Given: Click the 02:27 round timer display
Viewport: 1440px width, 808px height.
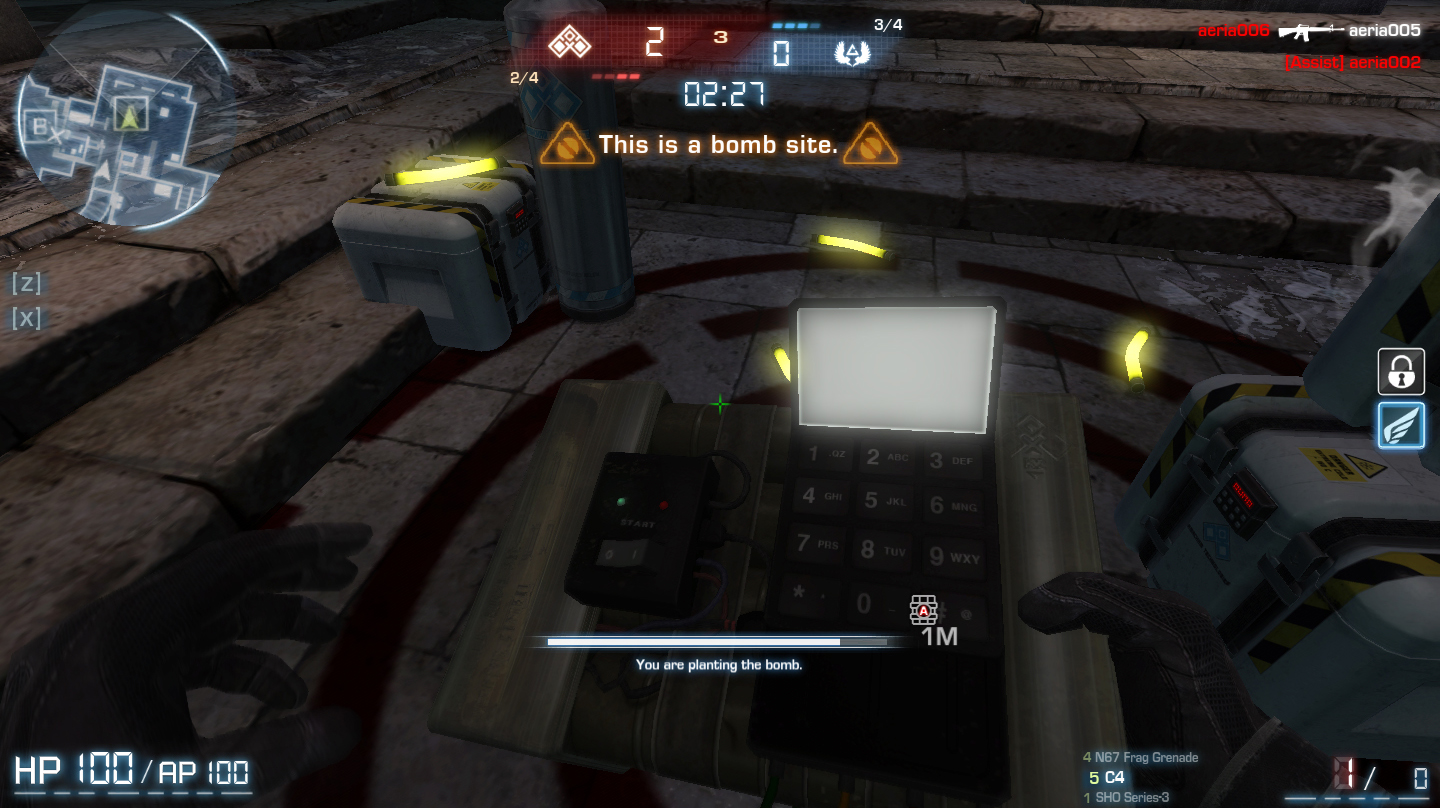Looking at the screenshot, I should click(722, 96).
